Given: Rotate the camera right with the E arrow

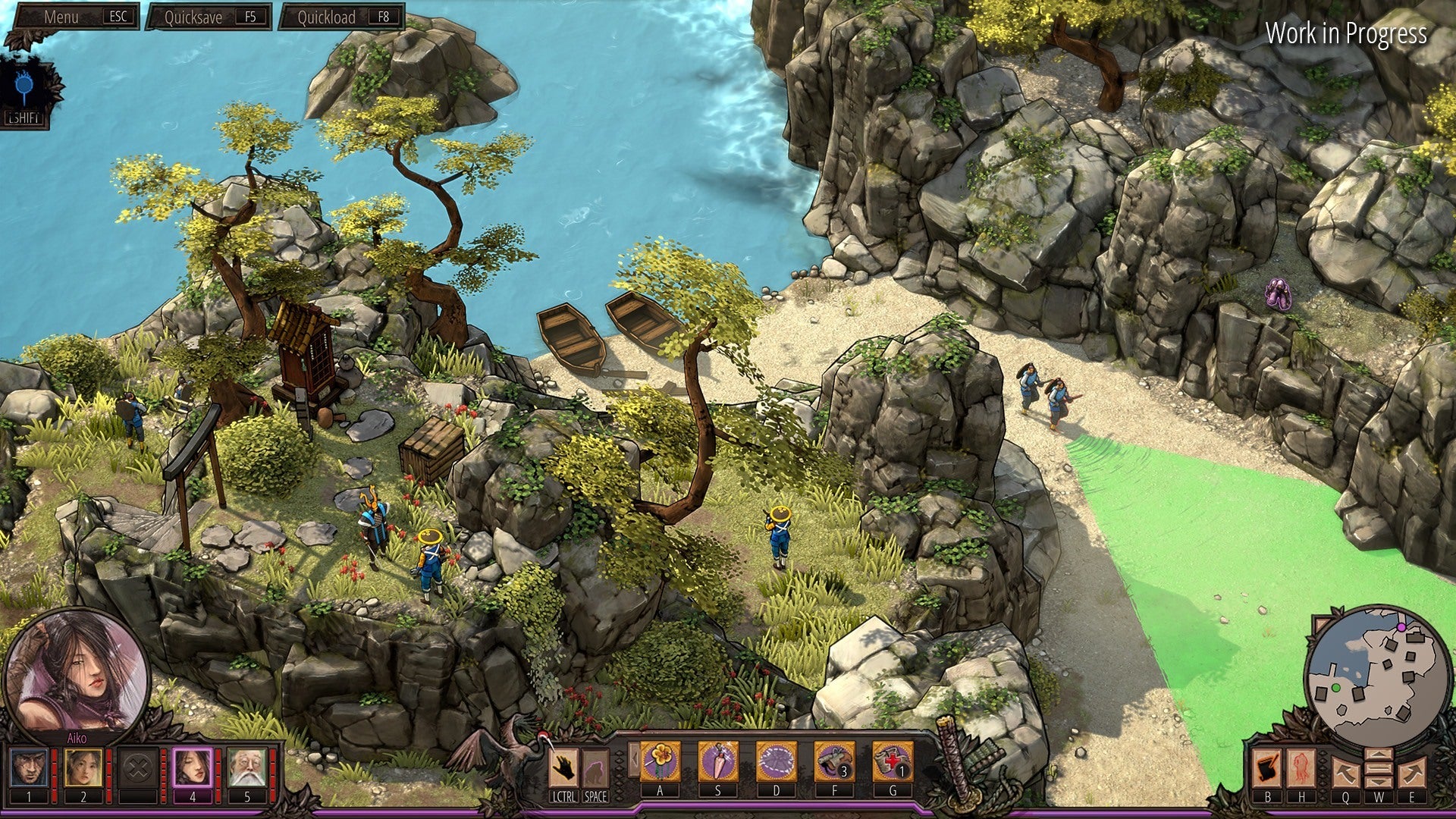Looking at the screenshot, I should pyautogui.click(x=1412, y=773).
